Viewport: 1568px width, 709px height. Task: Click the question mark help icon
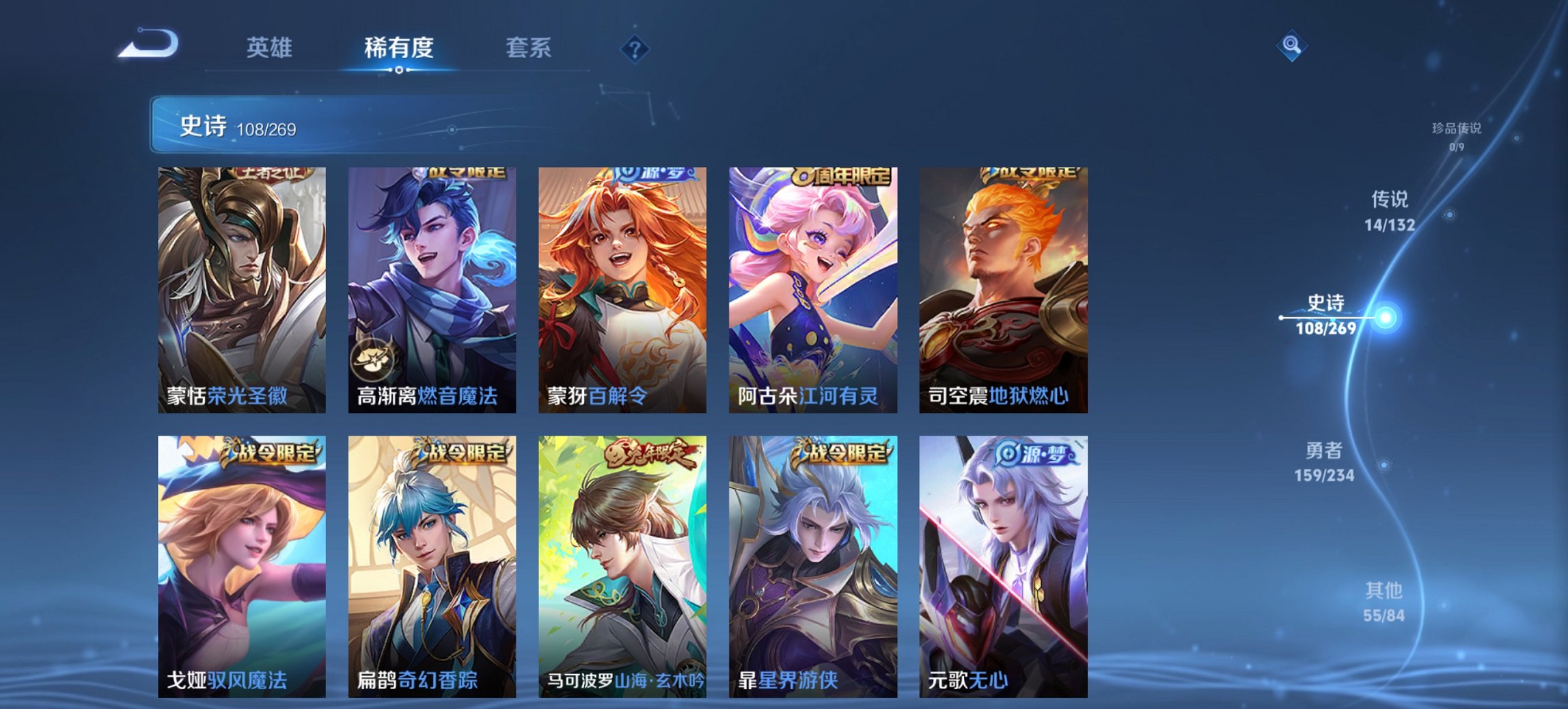tap(636, 48)
